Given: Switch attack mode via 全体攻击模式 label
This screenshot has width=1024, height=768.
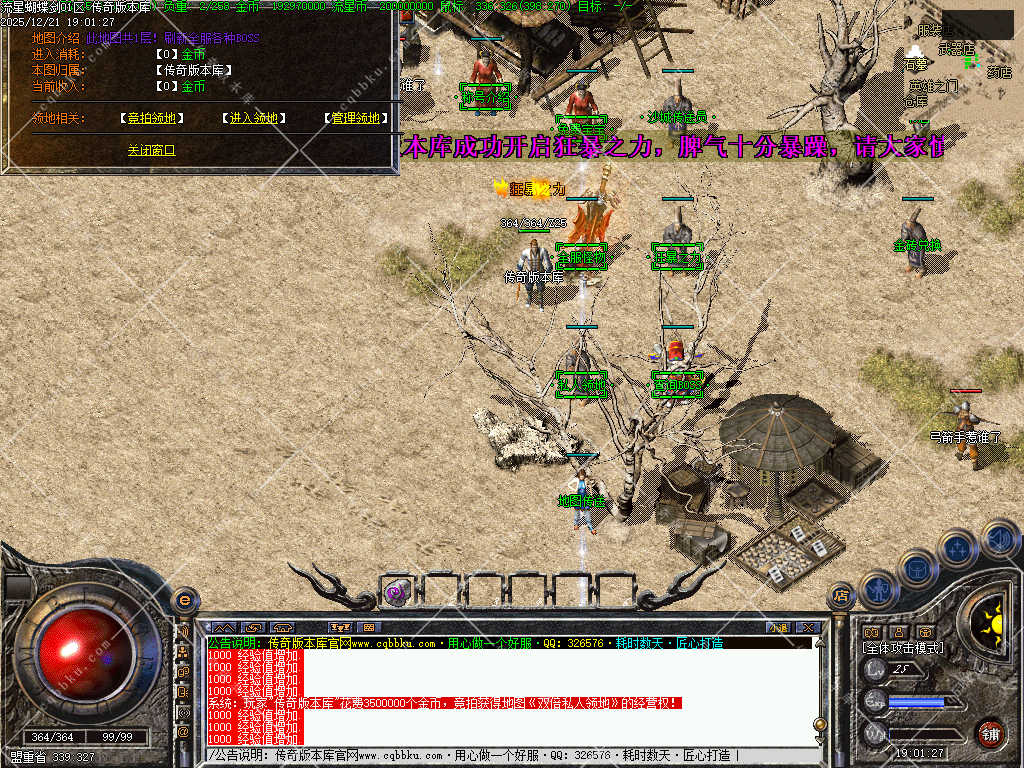Looking at the screenshot, I should [x=902, y=648].
